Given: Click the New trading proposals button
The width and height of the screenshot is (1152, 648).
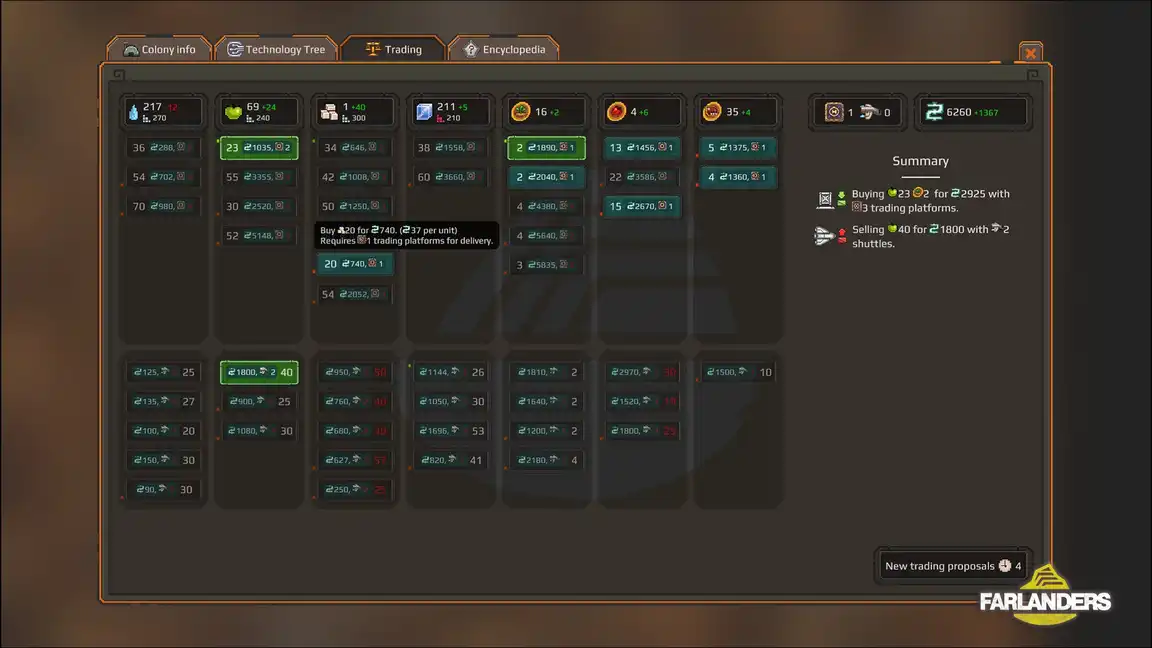Looking at the screenshot, I should coord(952,566).
